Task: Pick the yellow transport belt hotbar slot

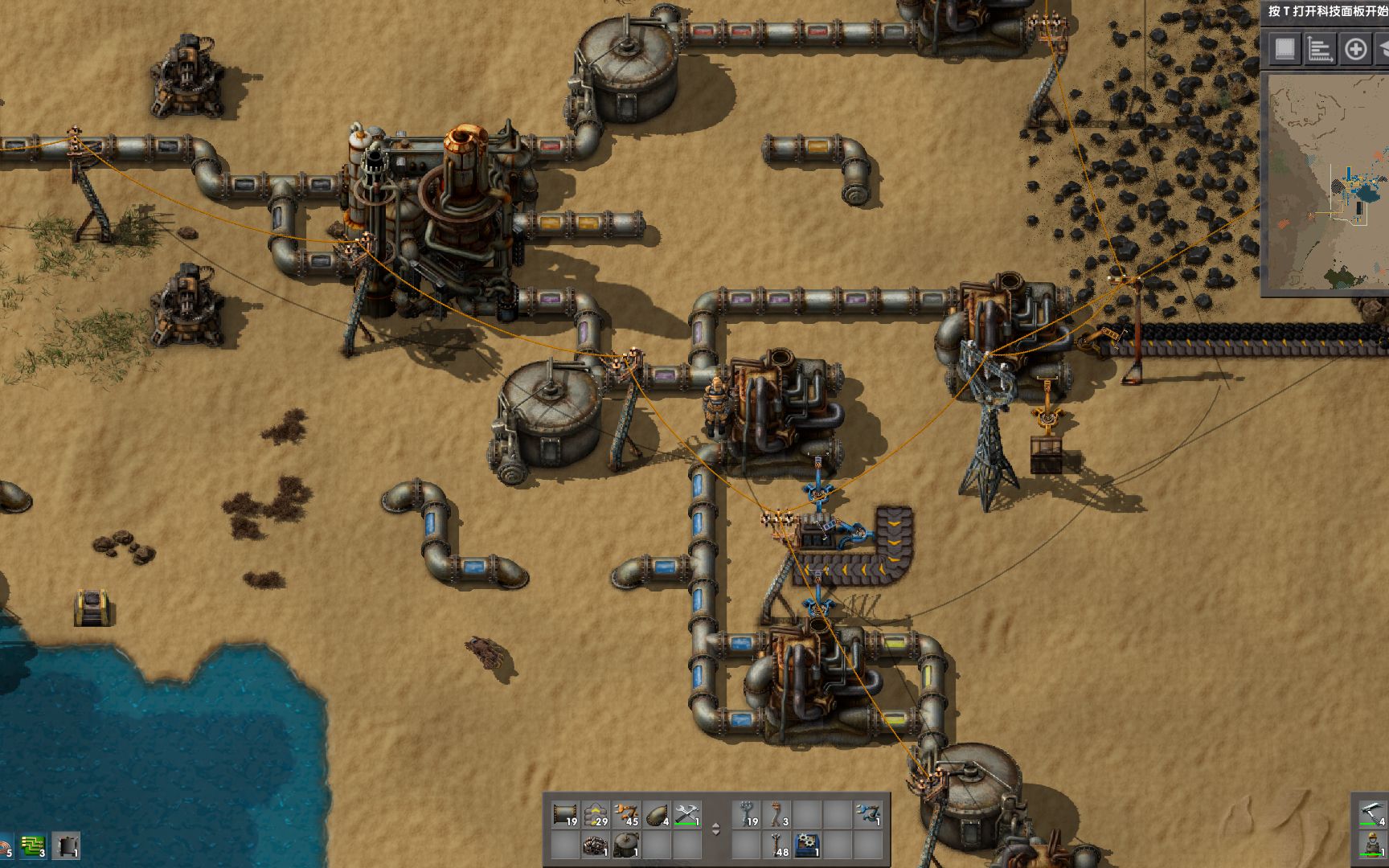Action: pyautogui.click(x=596, y=815)
